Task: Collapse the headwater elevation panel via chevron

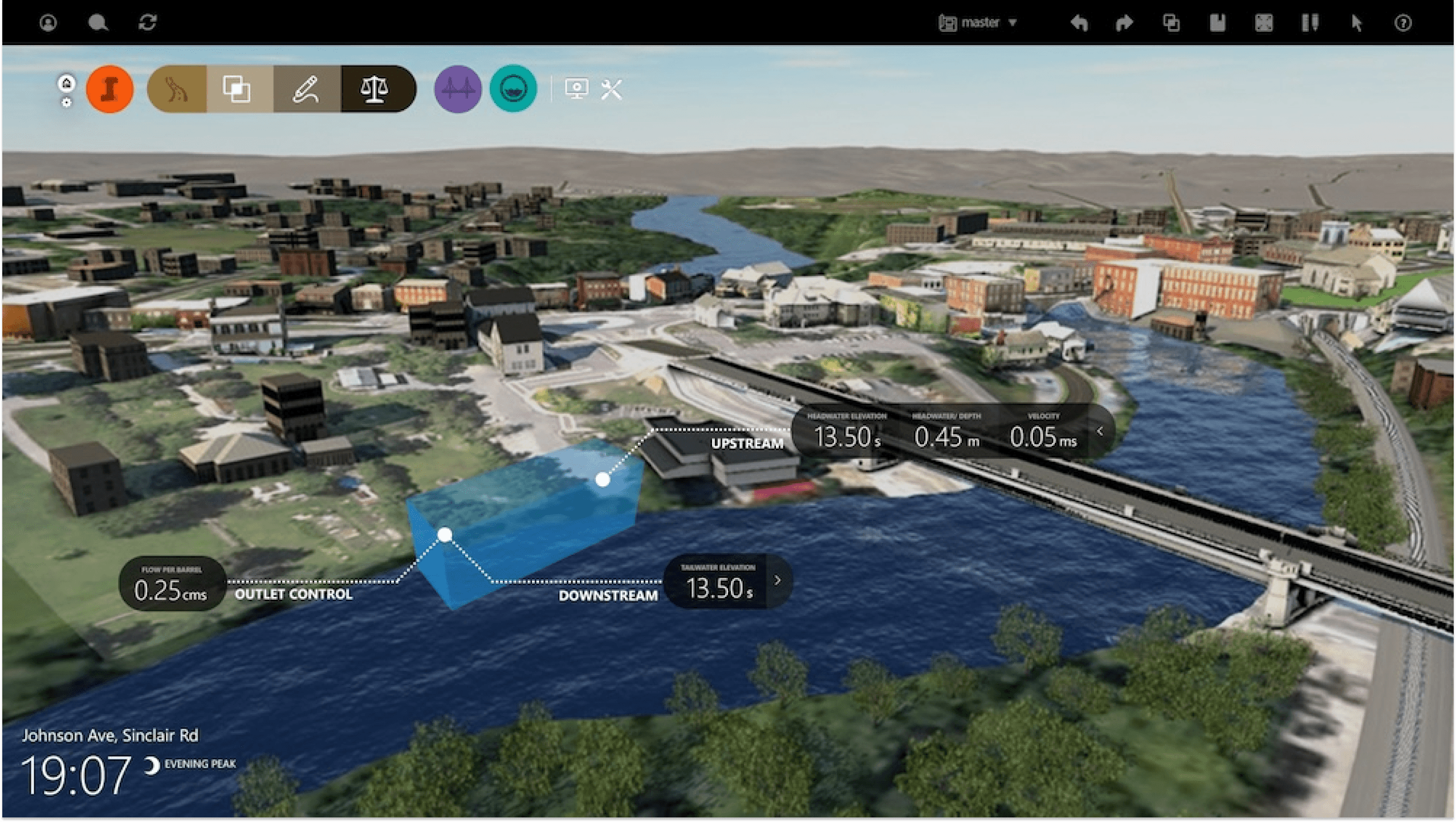Action: [1100, 431]
